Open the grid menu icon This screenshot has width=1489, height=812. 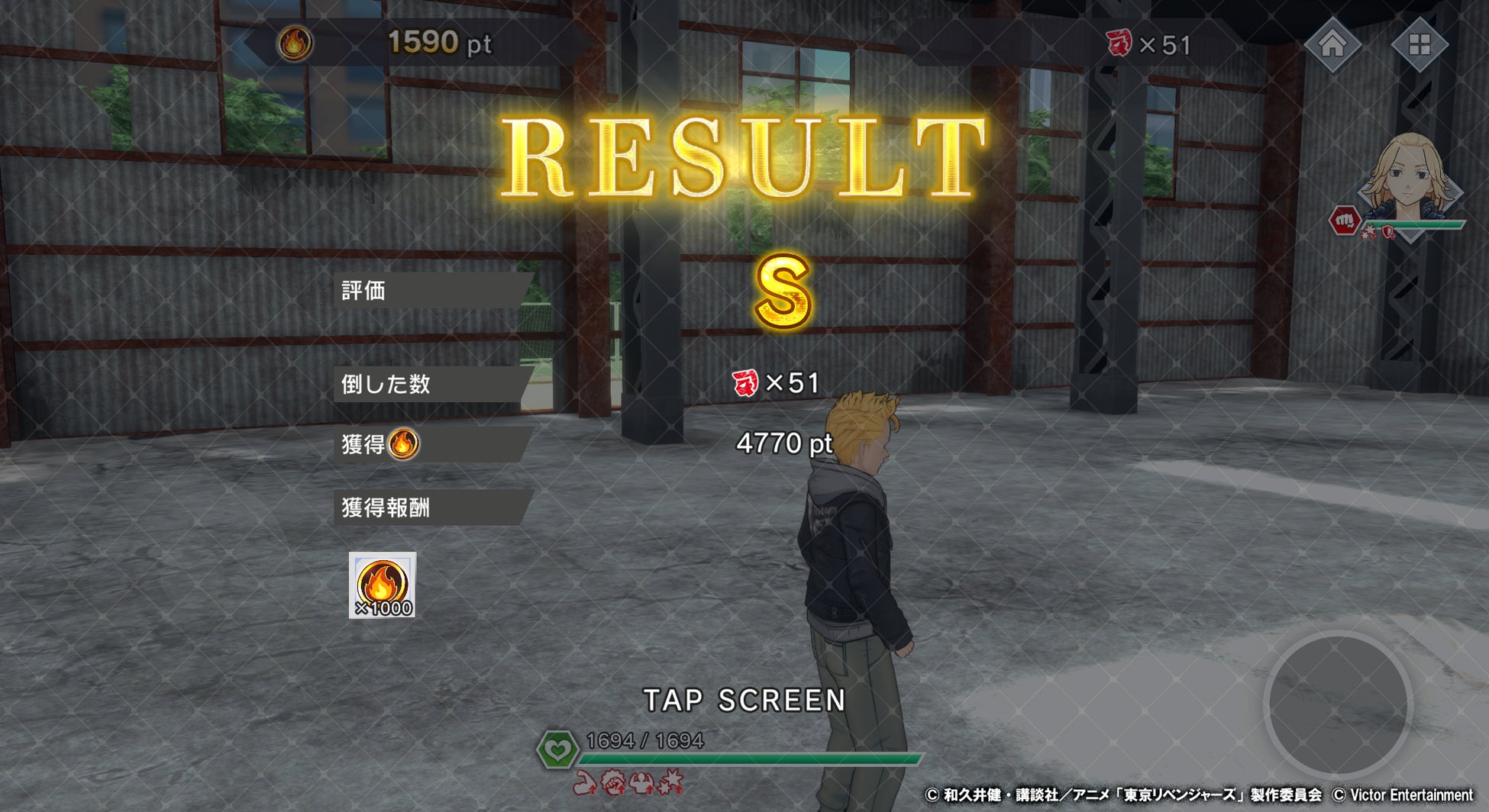[1419, 44]
